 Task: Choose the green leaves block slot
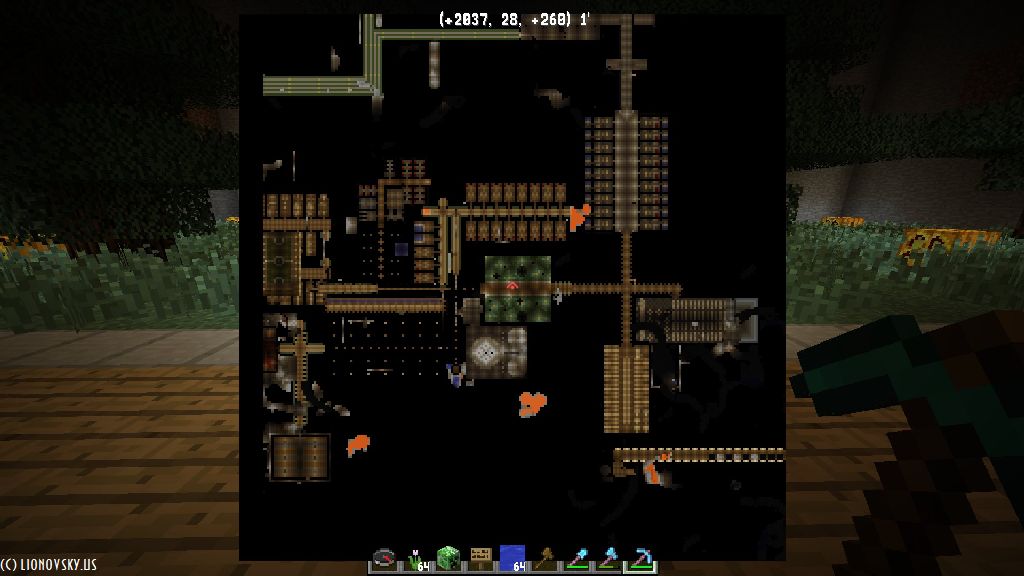448,558
